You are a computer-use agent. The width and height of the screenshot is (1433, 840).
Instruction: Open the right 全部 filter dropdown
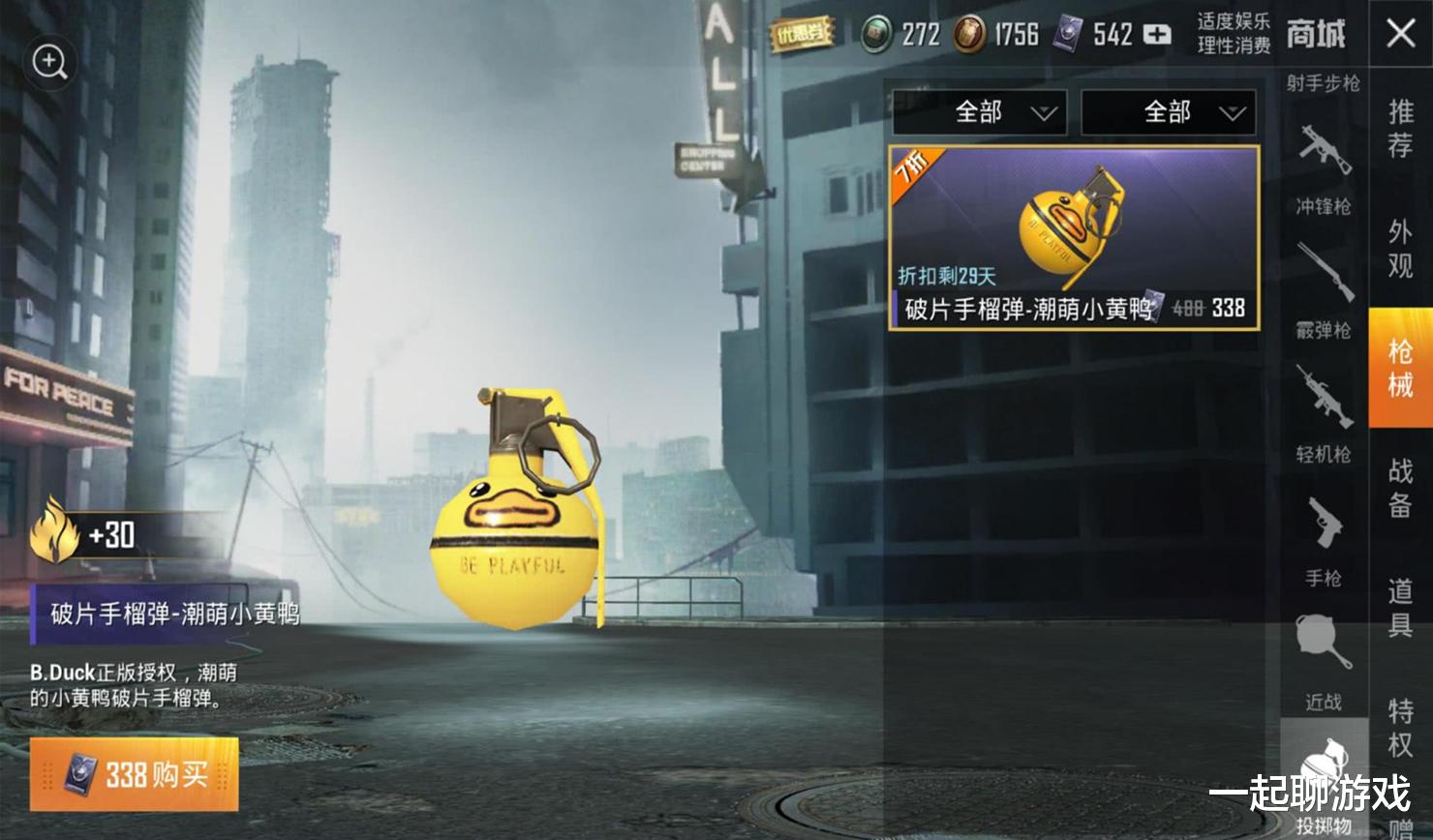[1168, 112]
